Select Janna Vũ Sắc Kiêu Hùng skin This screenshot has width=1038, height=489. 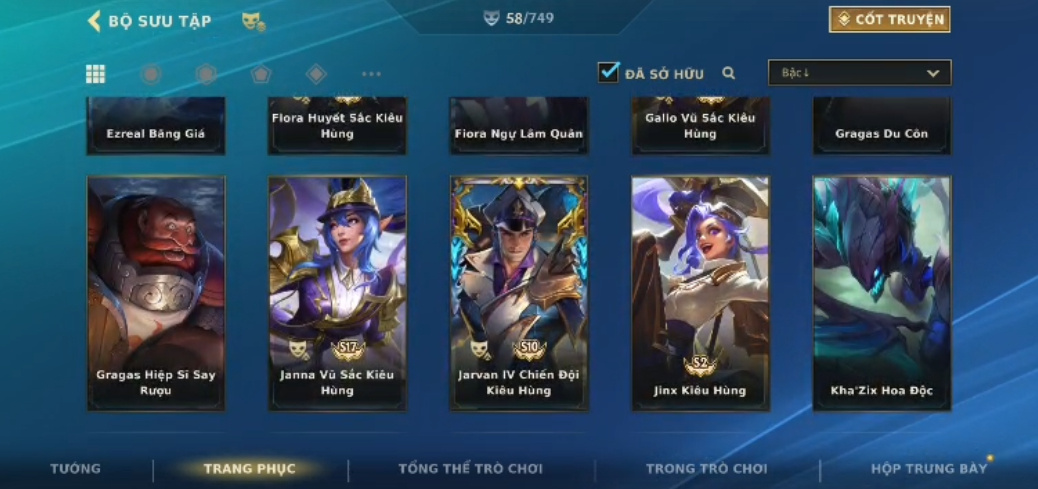(337, 293)
